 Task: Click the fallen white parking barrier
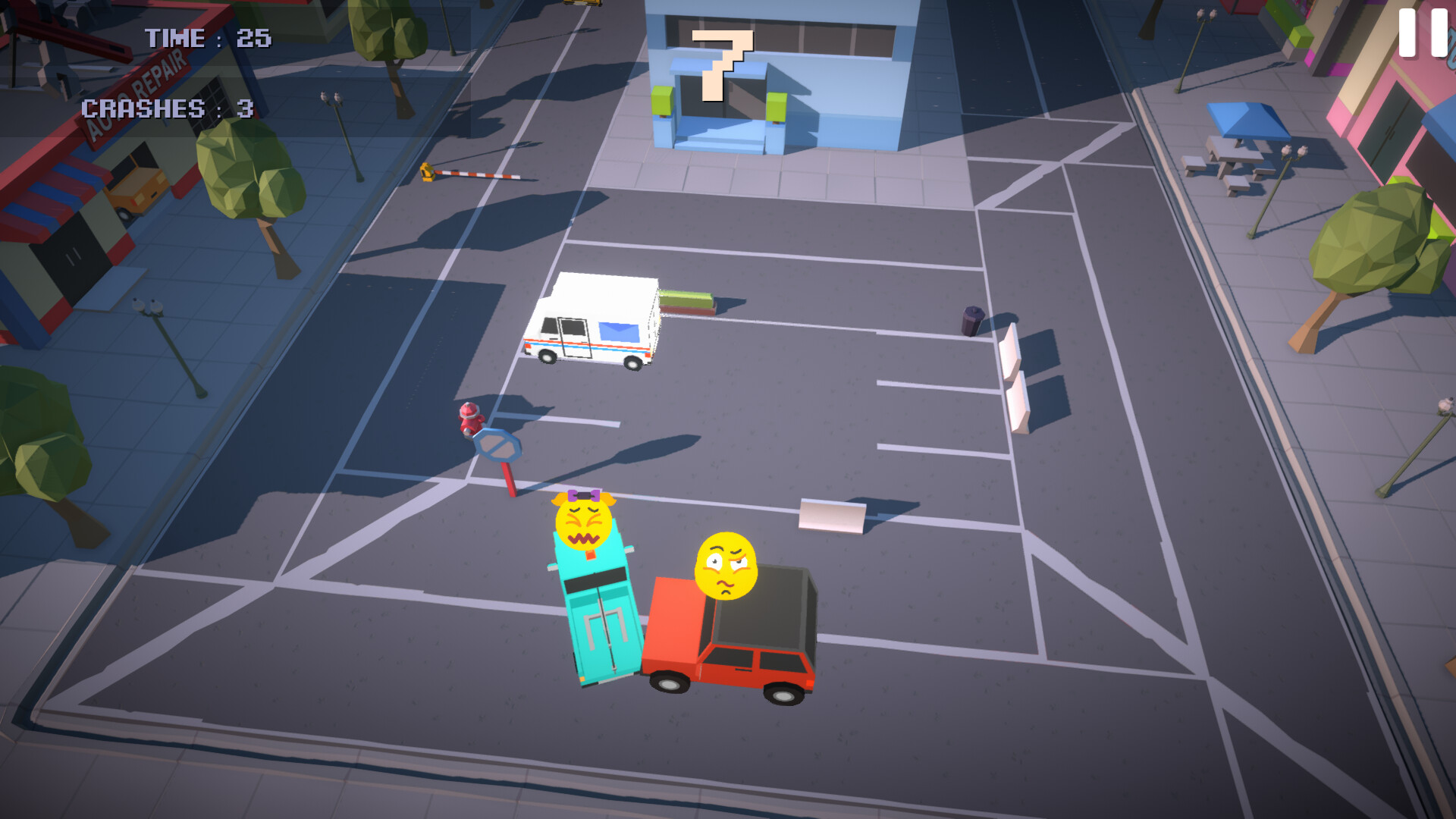(x=830, y=516)
